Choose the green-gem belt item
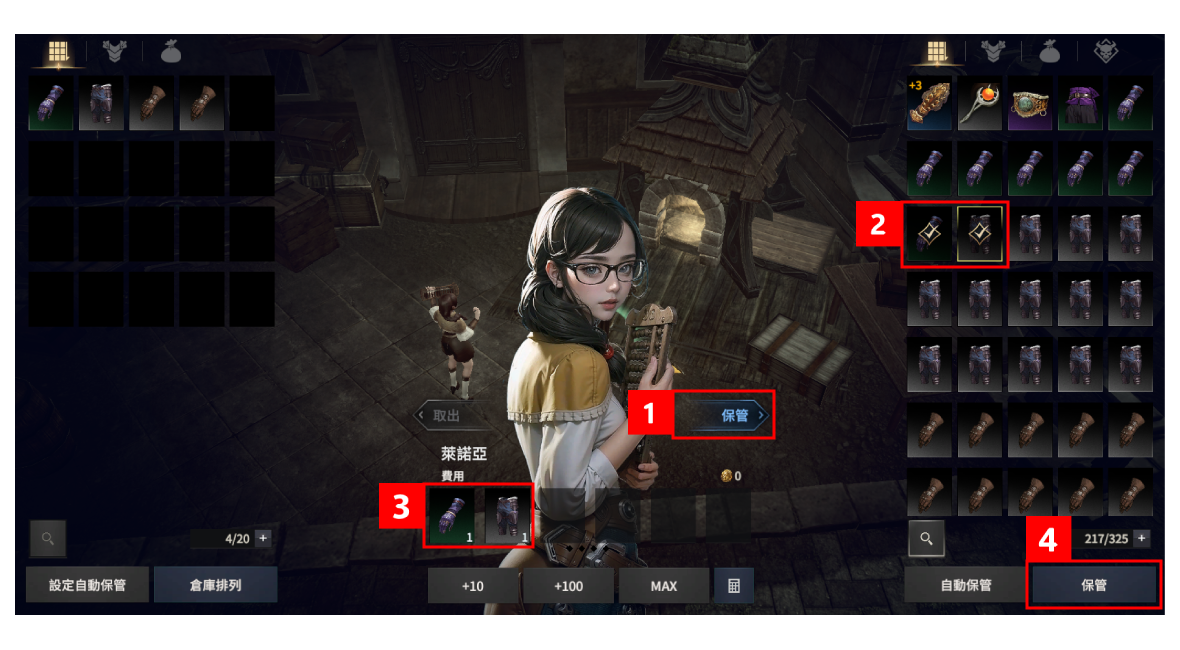 coord(1030,104)
